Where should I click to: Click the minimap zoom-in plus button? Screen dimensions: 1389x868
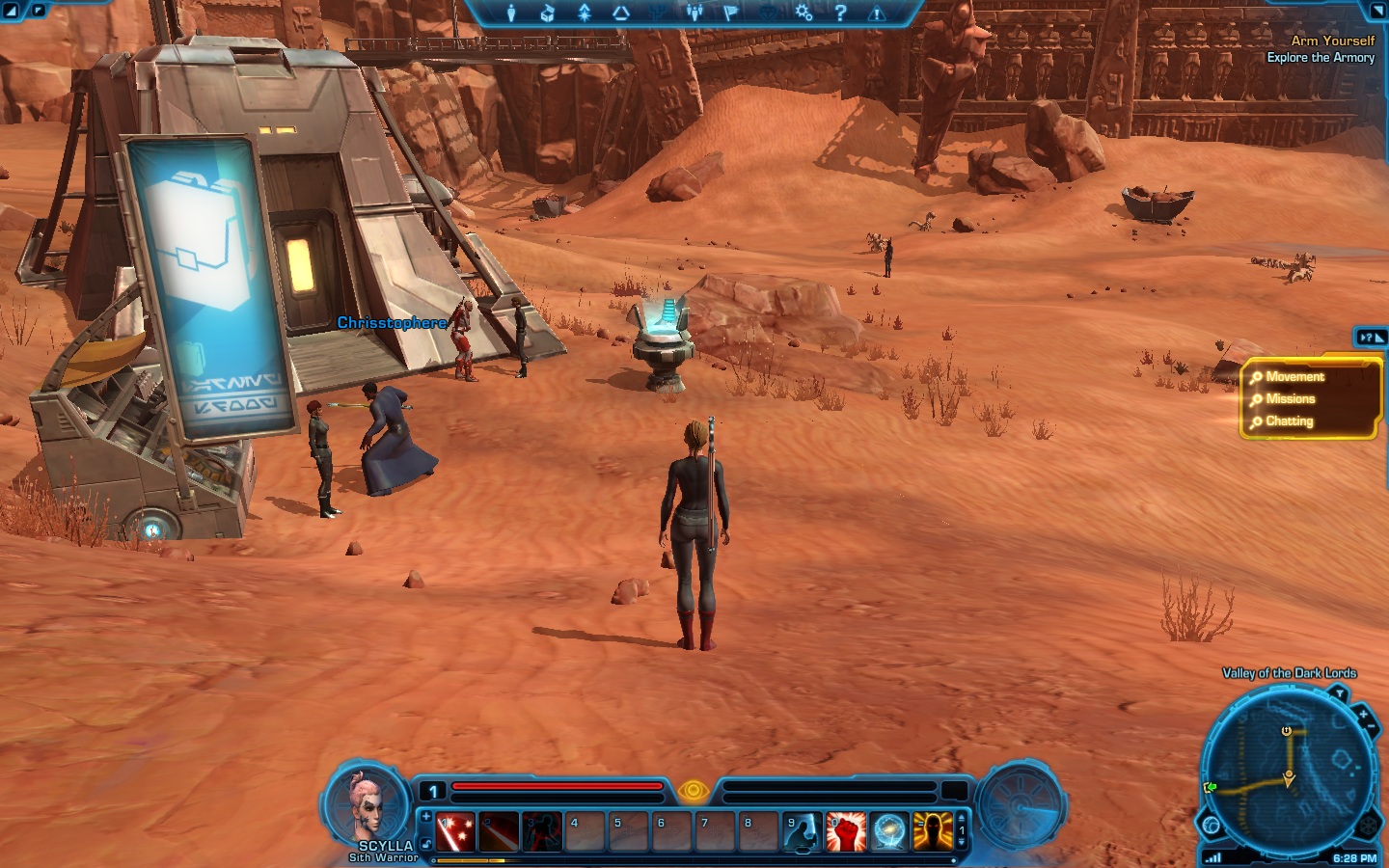(1362, 716)
